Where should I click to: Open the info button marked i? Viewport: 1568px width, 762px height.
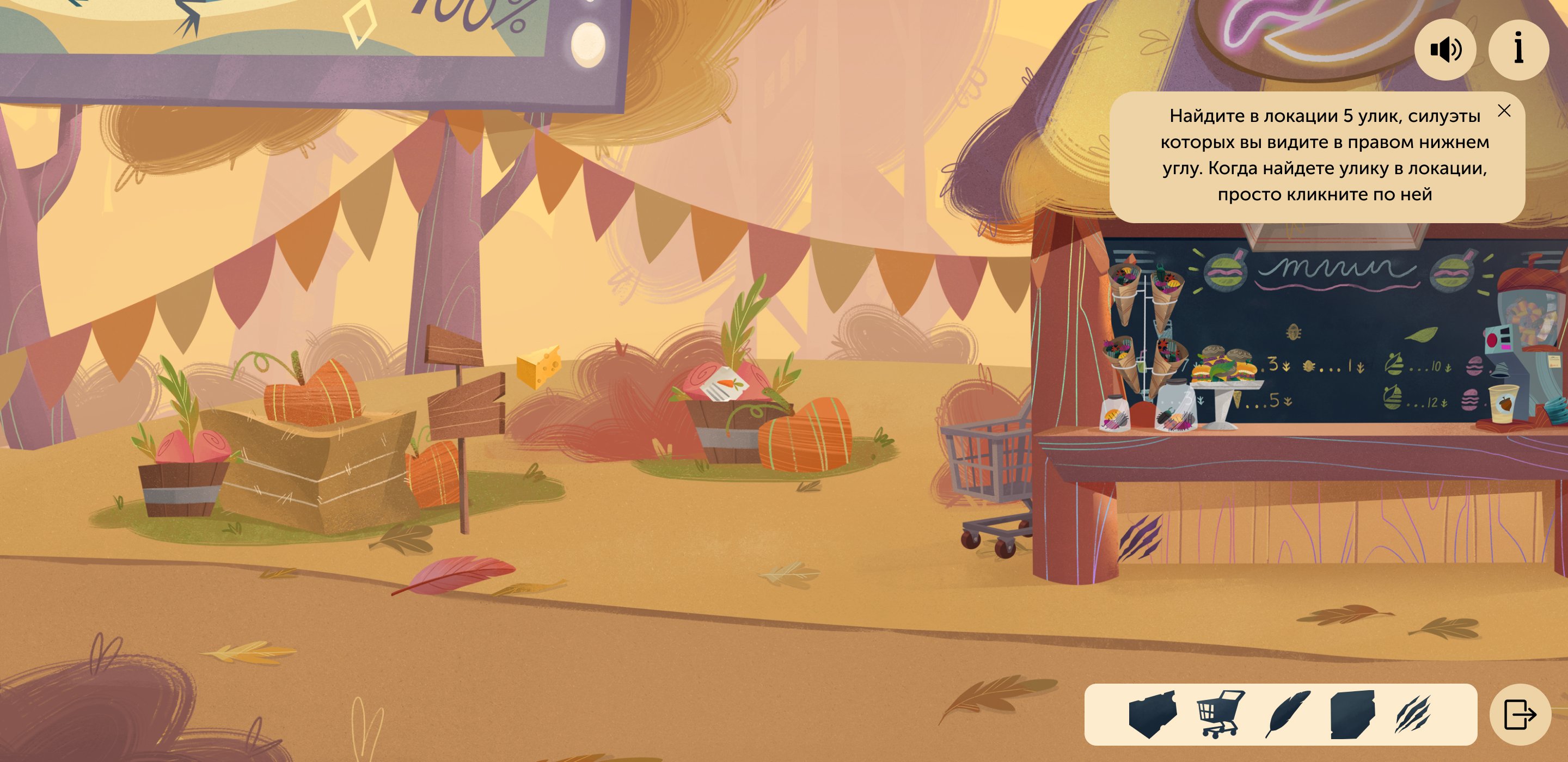[1518, 50]
